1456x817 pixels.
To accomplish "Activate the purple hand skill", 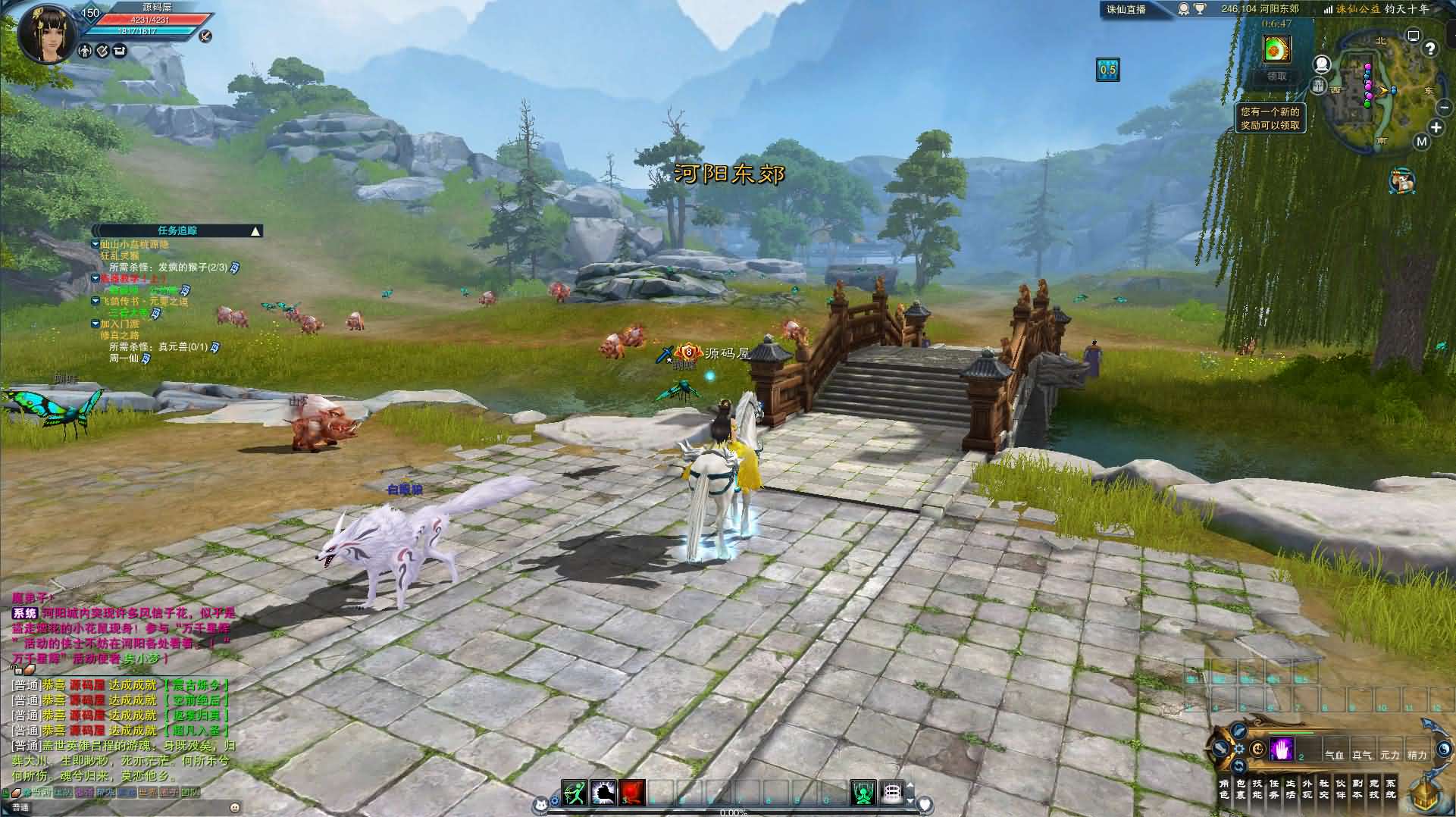I will [x=1281, y=750].
